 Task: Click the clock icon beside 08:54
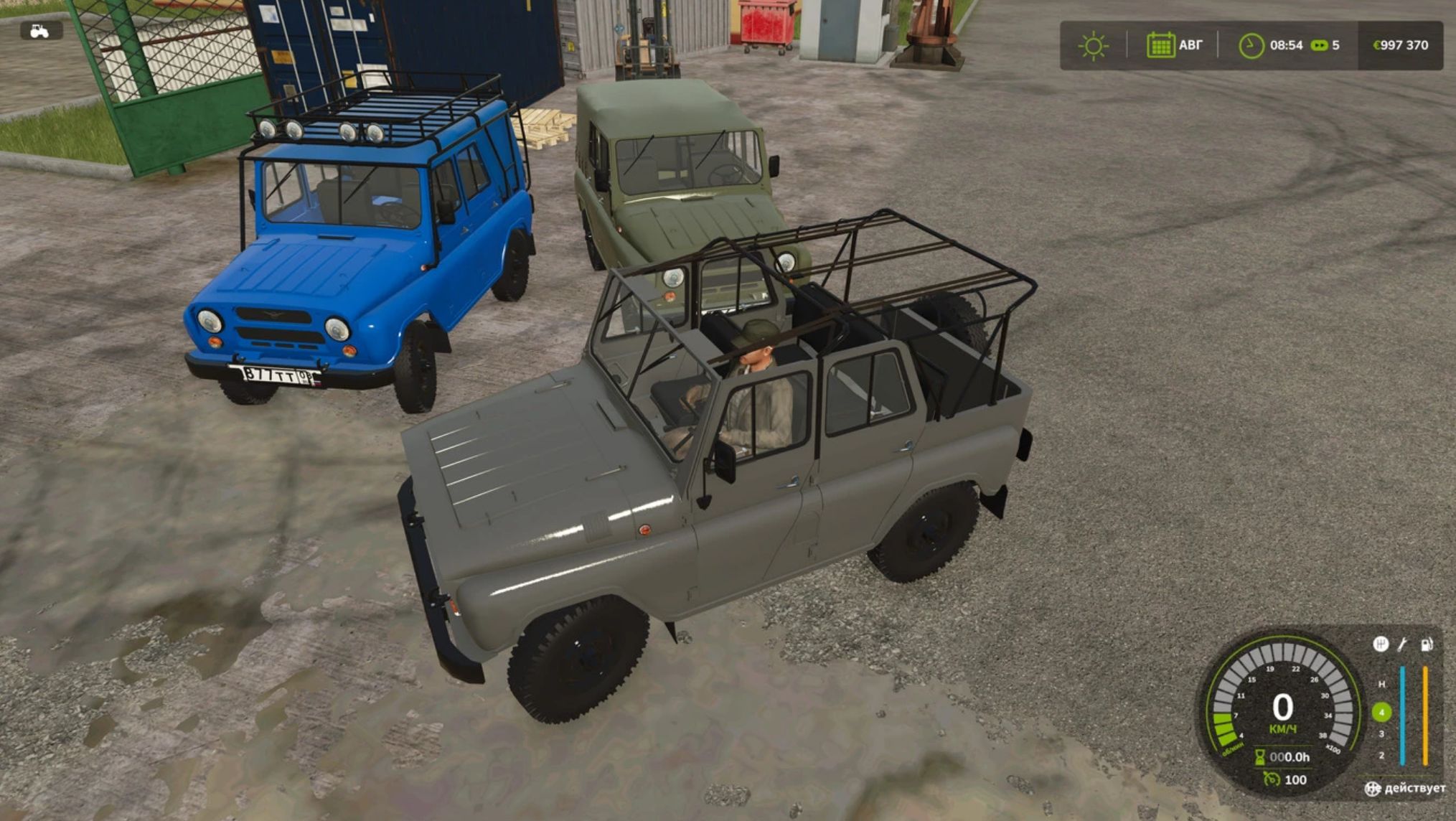click(x=1251, y=45)
